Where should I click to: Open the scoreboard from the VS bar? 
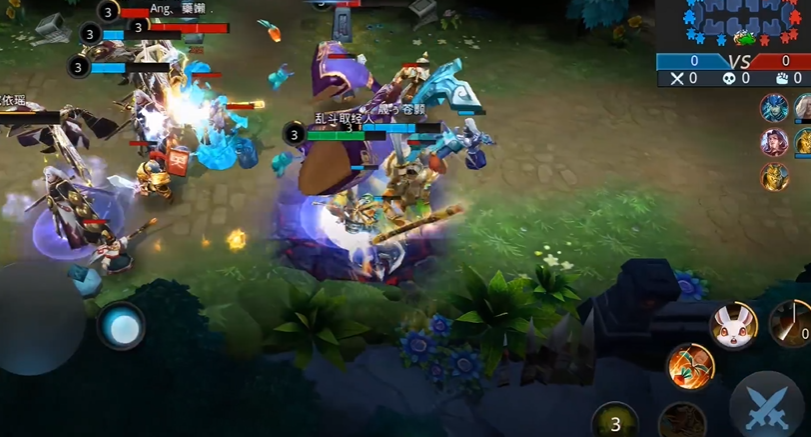[735, 61]
